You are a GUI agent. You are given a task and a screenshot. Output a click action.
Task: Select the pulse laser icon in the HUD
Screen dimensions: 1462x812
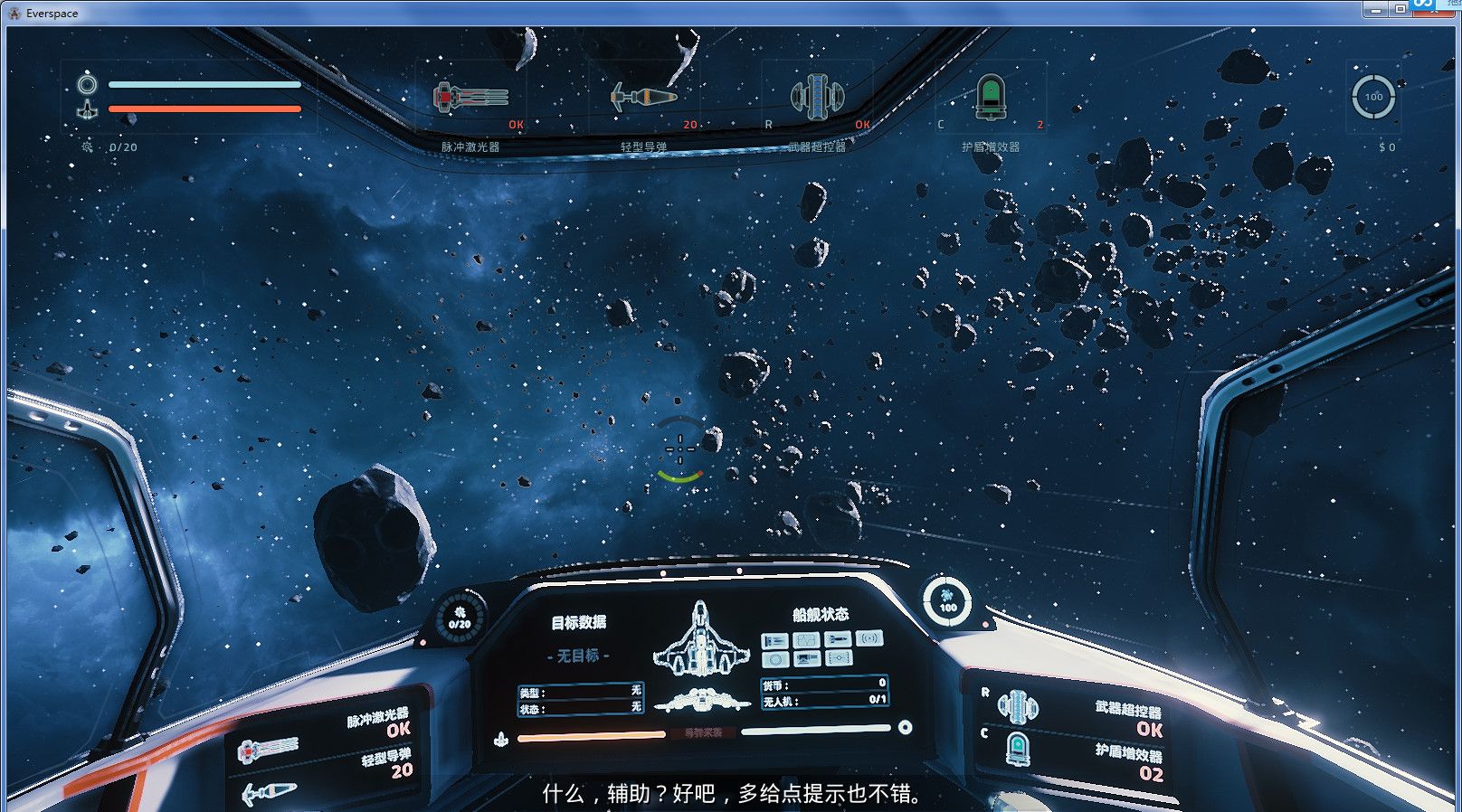point(470,98)
